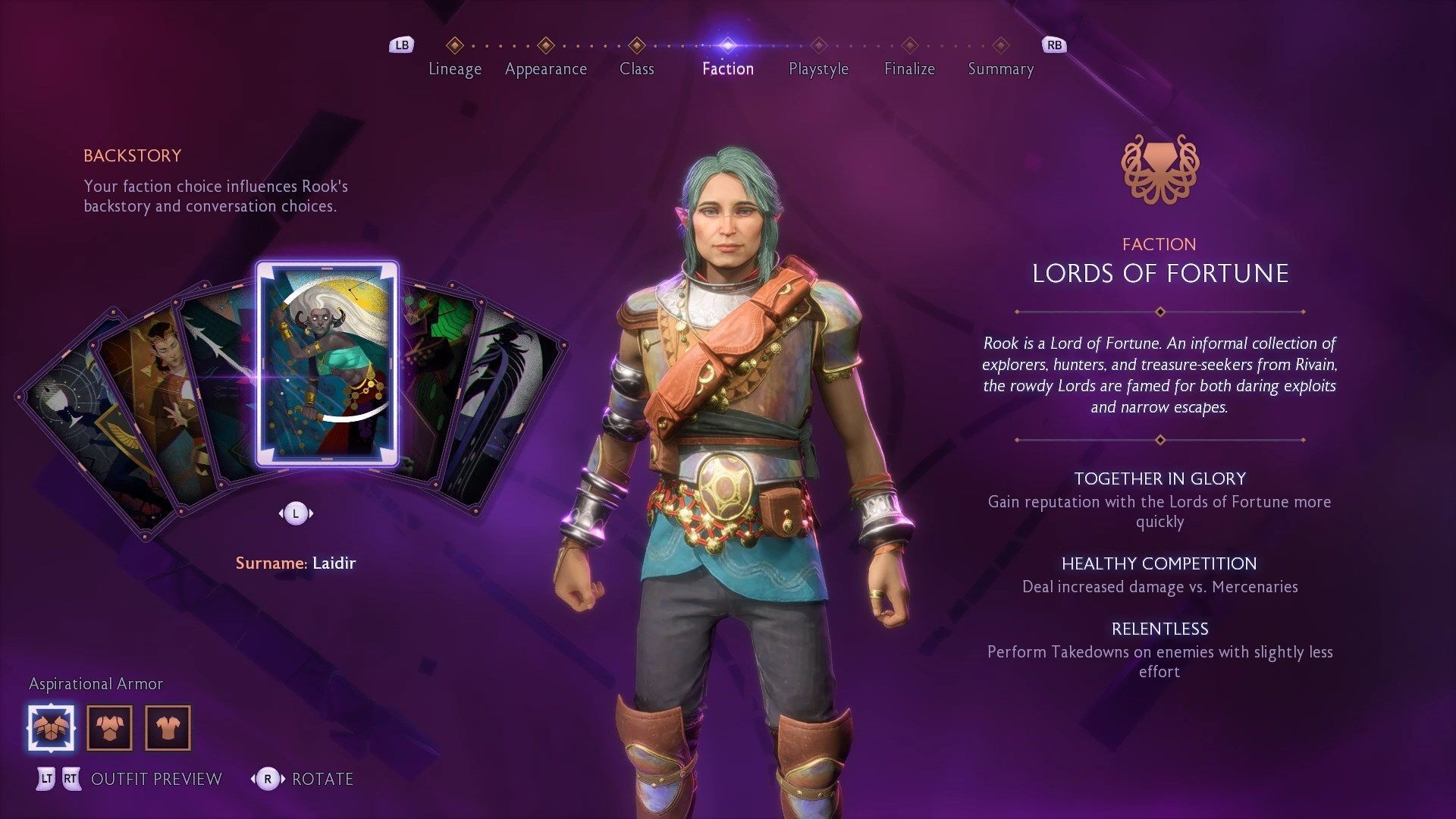Screen dimensions: 1456x819
Task: Select the heavy spiked-pauldron armor preview icon
Action: point(52,728)
